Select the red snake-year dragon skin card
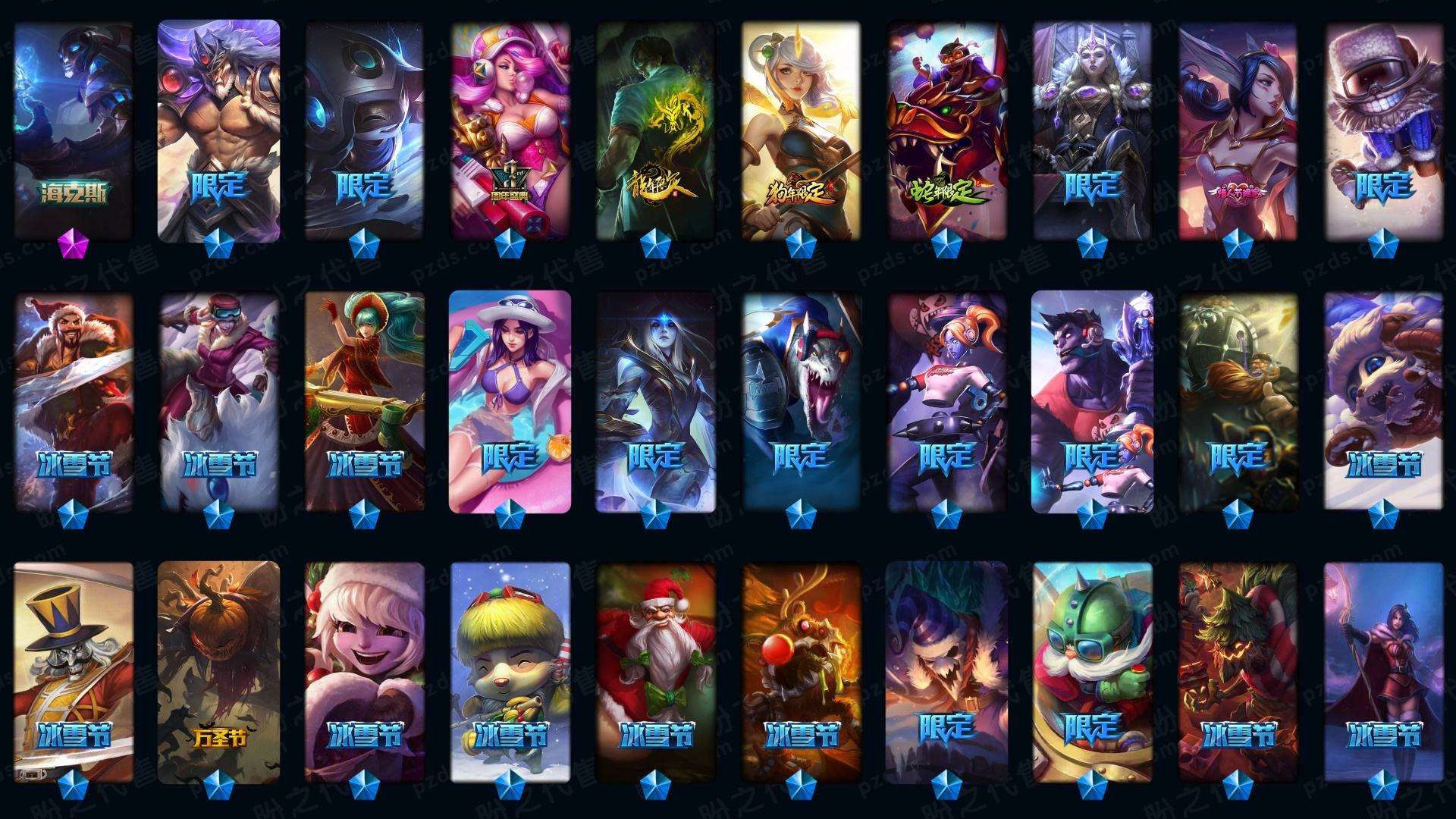 coord(946,129)
